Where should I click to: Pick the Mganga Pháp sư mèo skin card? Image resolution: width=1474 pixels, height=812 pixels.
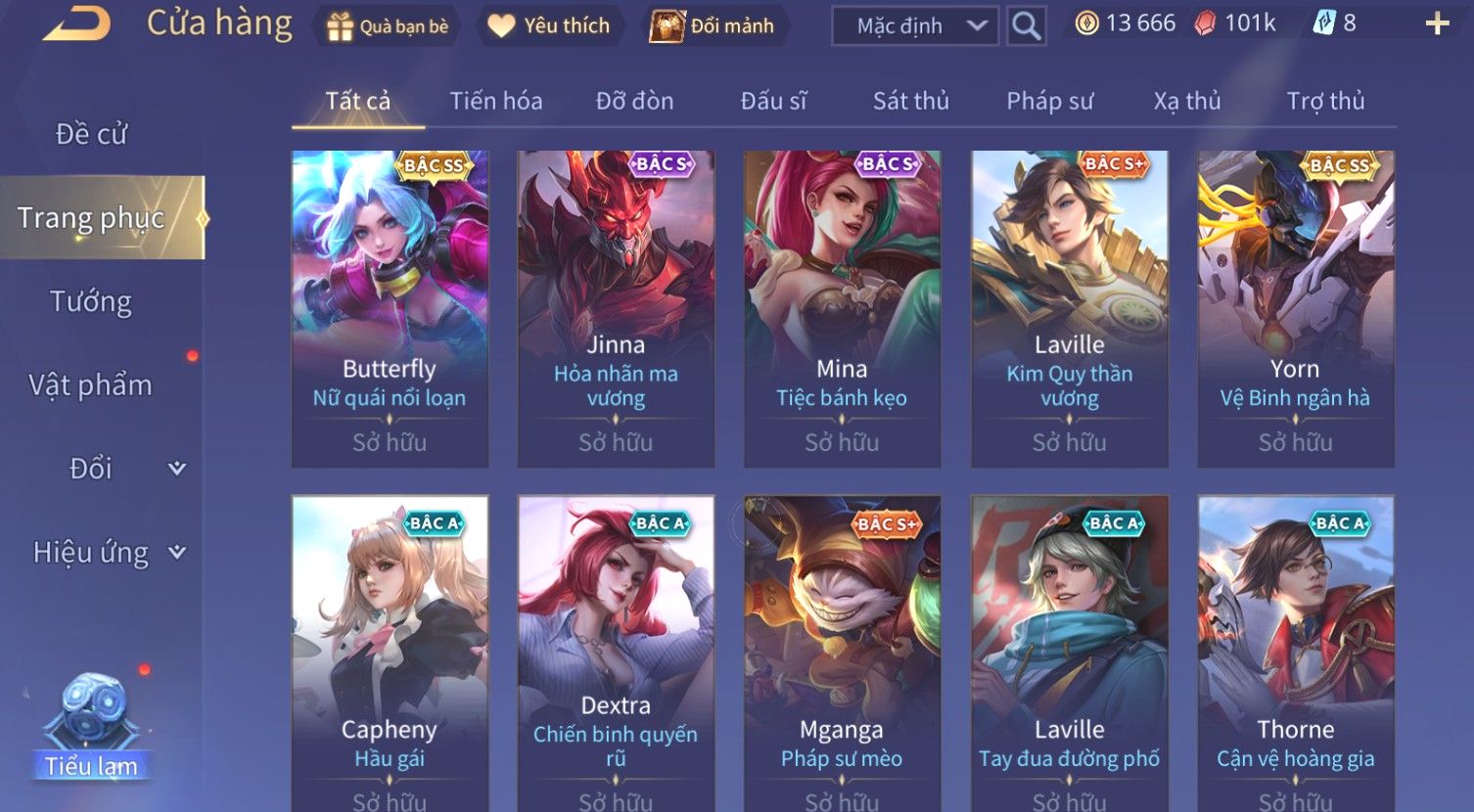pos(842,651)
